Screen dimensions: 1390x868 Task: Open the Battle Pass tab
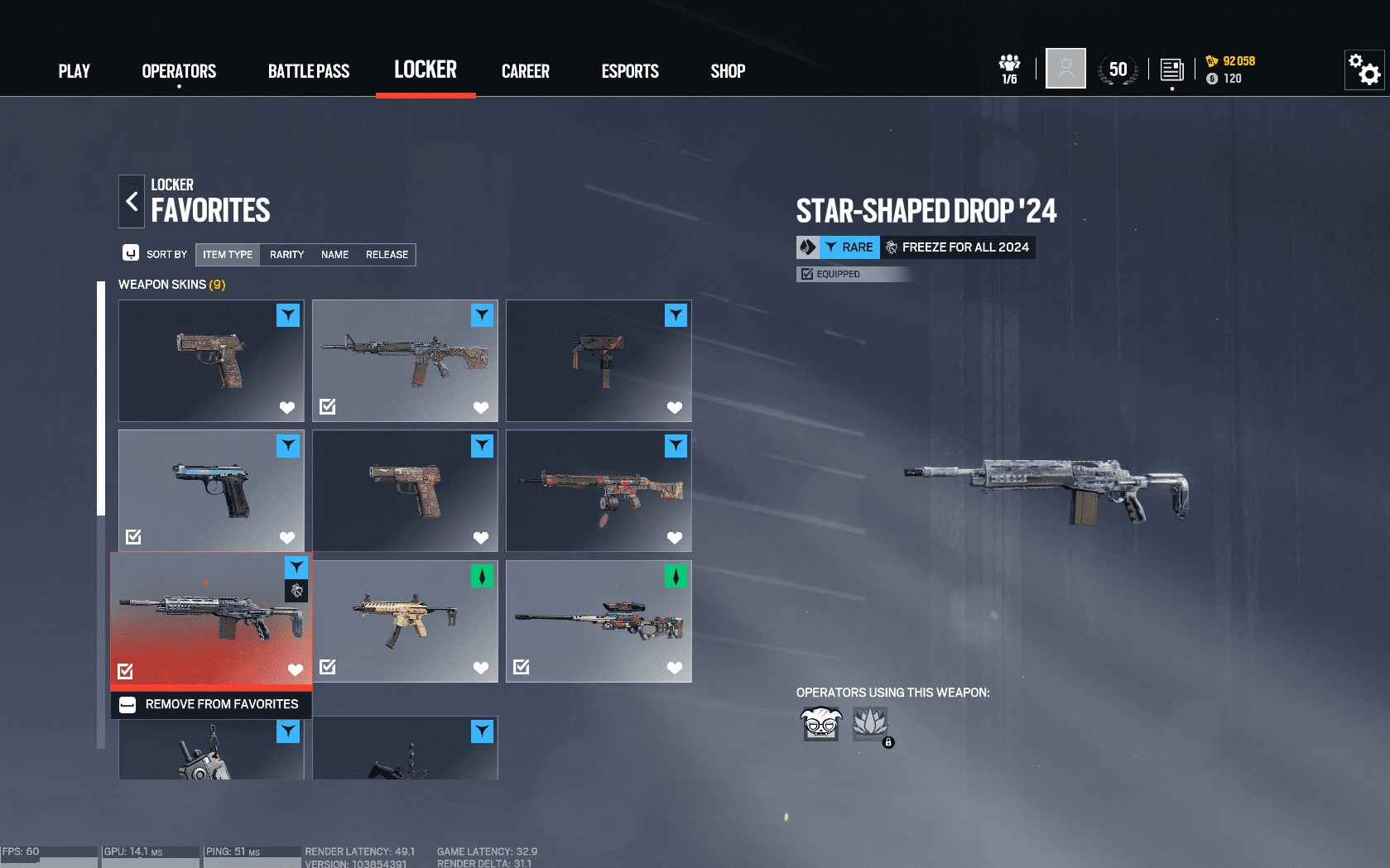click(x=309, y=71)
